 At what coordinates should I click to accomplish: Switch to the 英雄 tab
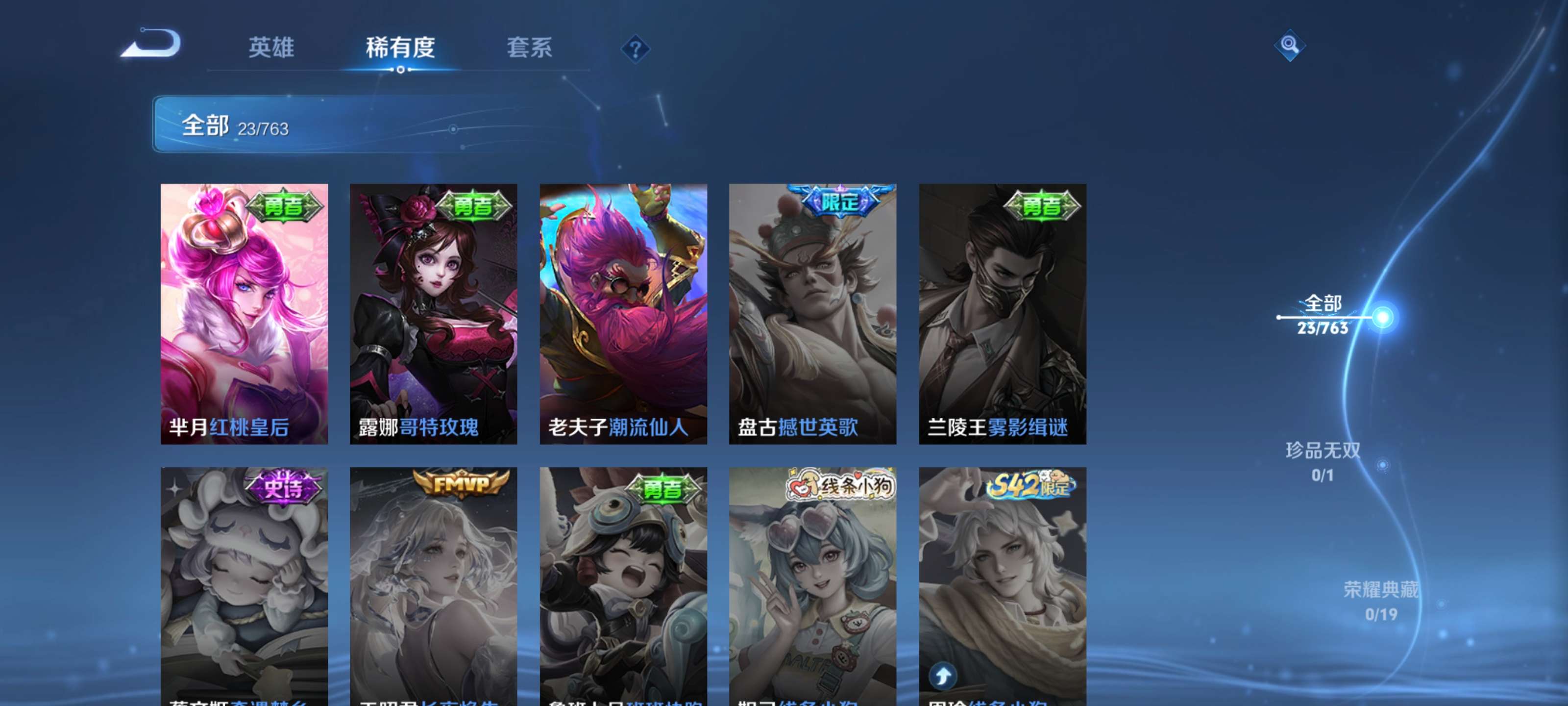point(271,49)
